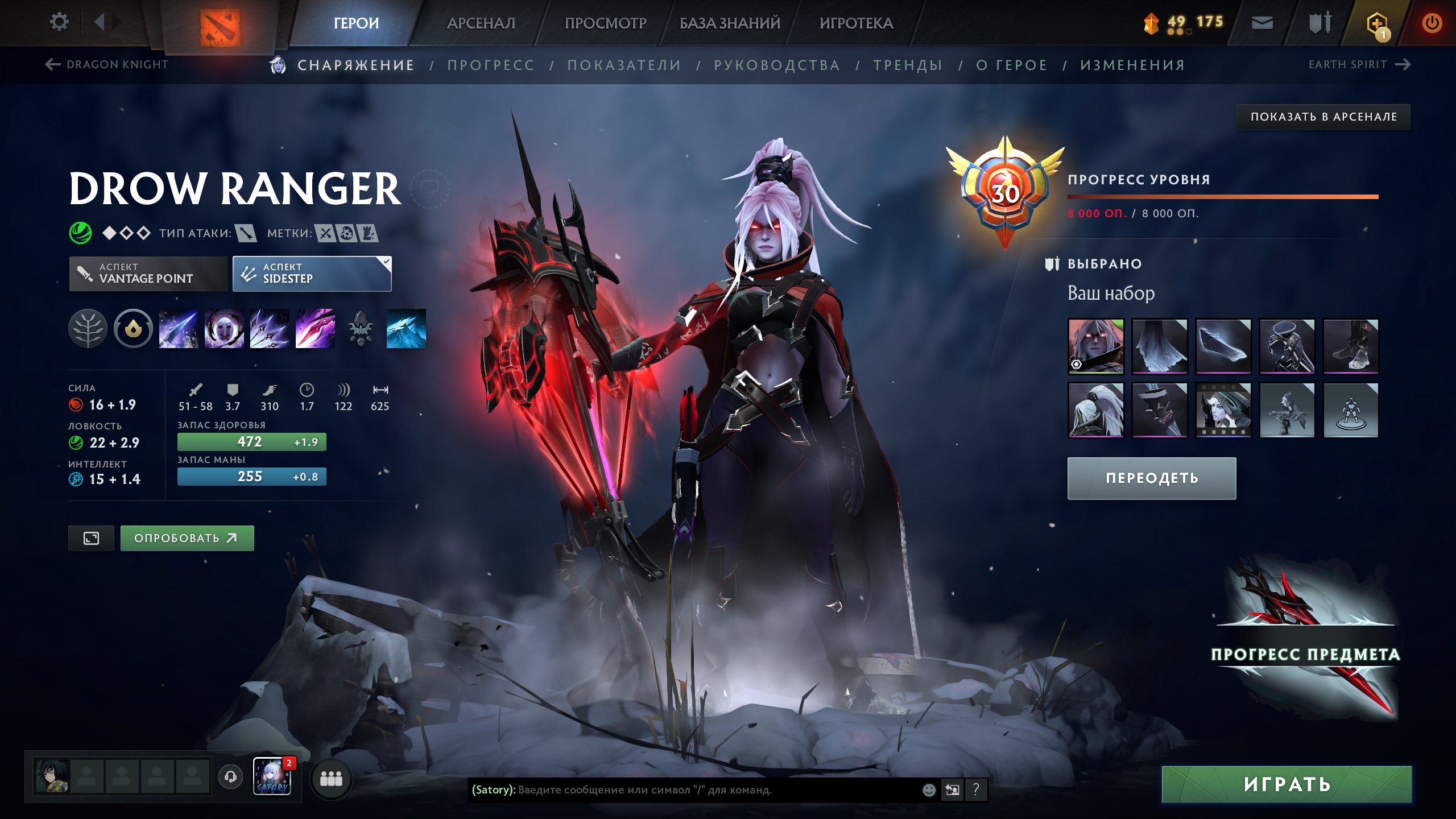Screen dimensions: 1456x819
Task: Switch to the ПРОГРЕСС tab
Action: coord(491,65)
